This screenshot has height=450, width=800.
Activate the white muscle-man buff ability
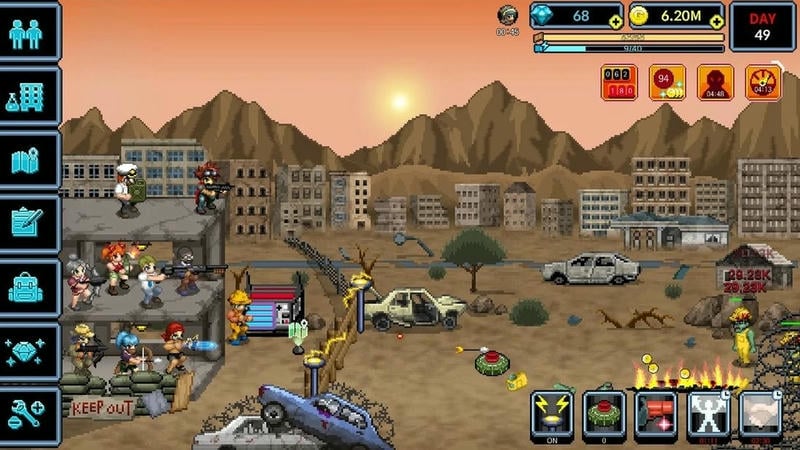pyautogui.click(x=709, y=413)
